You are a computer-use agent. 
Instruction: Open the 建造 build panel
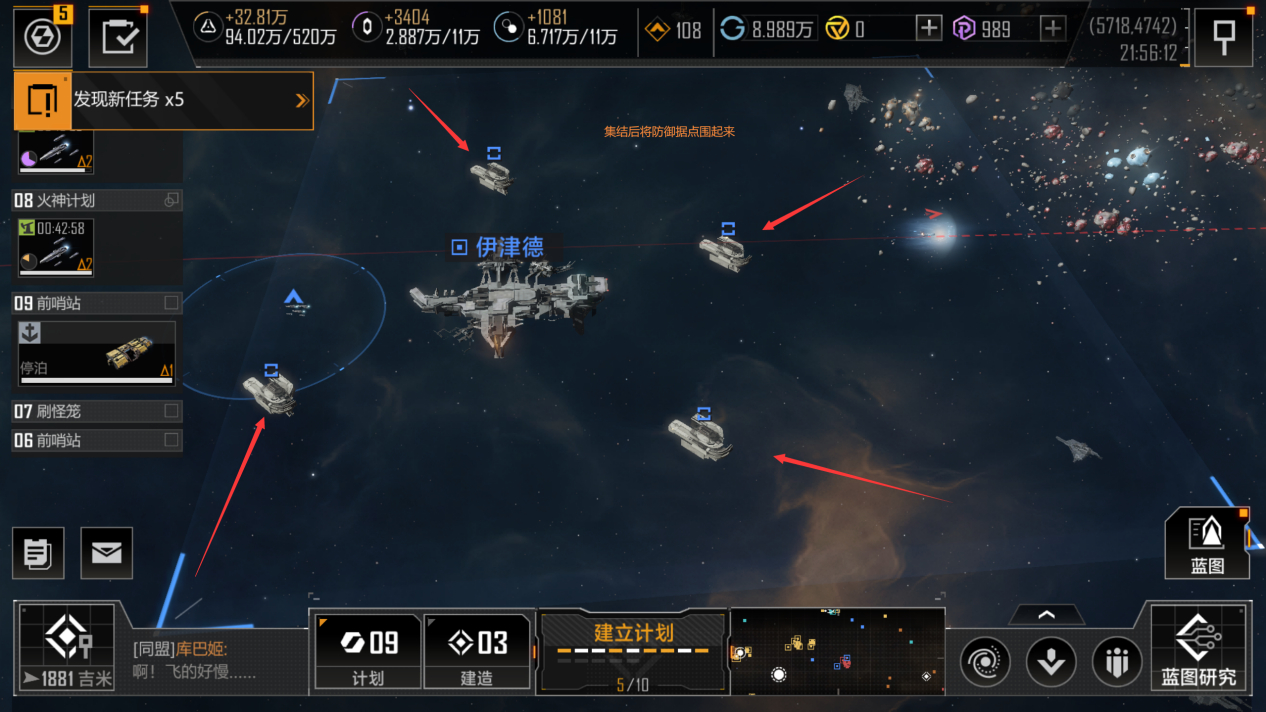[x=476, y=651]
